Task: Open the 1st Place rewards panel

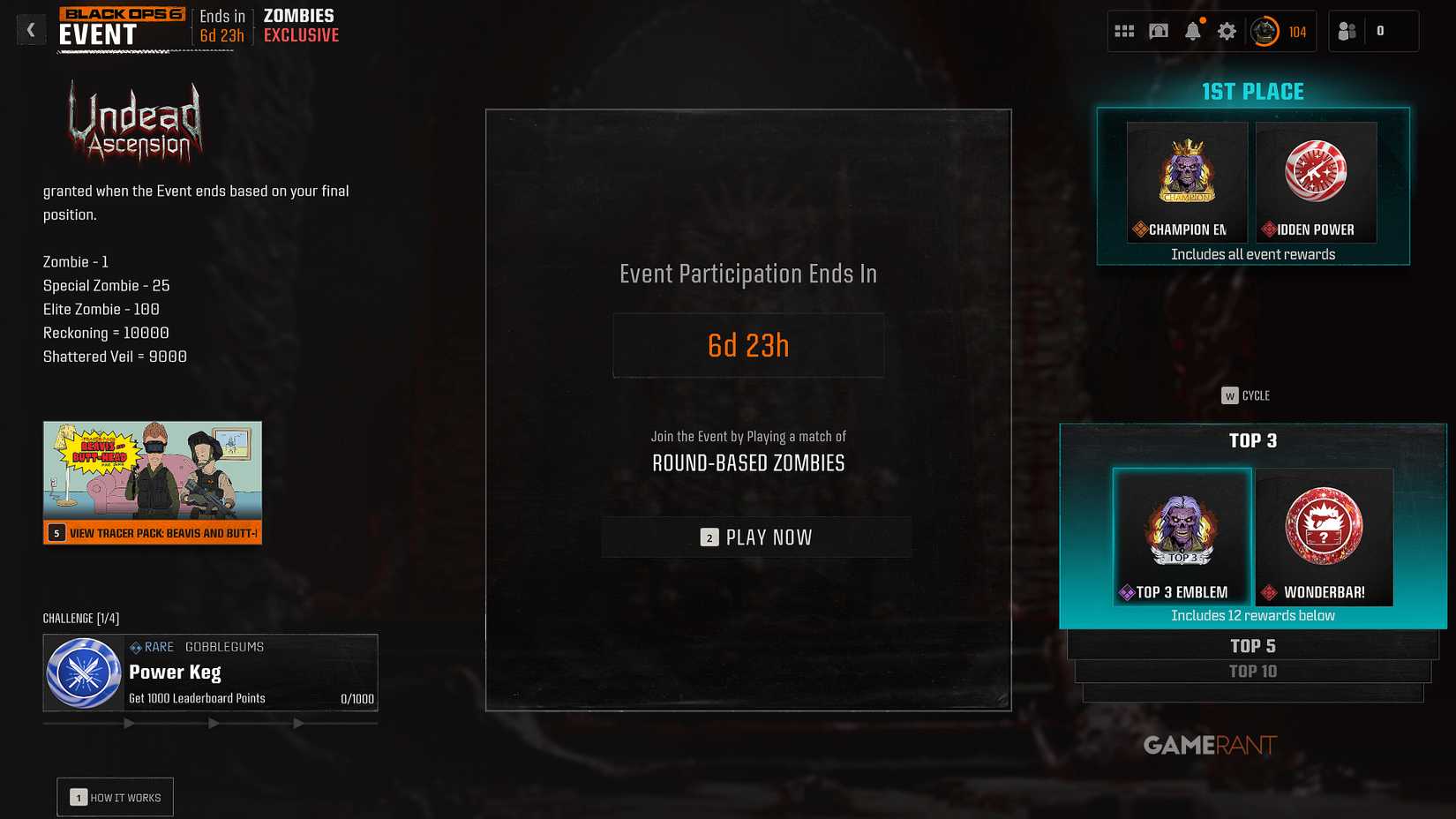Action: [x=1252, y=91]
